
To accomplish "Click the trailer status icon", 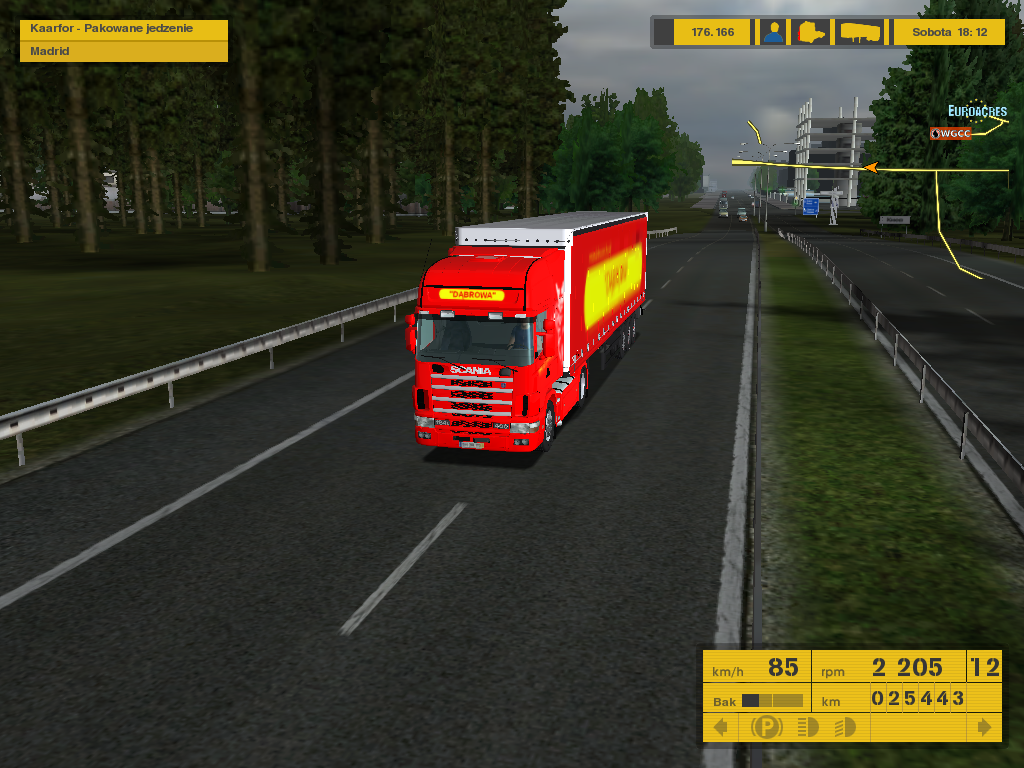I will (x=860, y=32).
